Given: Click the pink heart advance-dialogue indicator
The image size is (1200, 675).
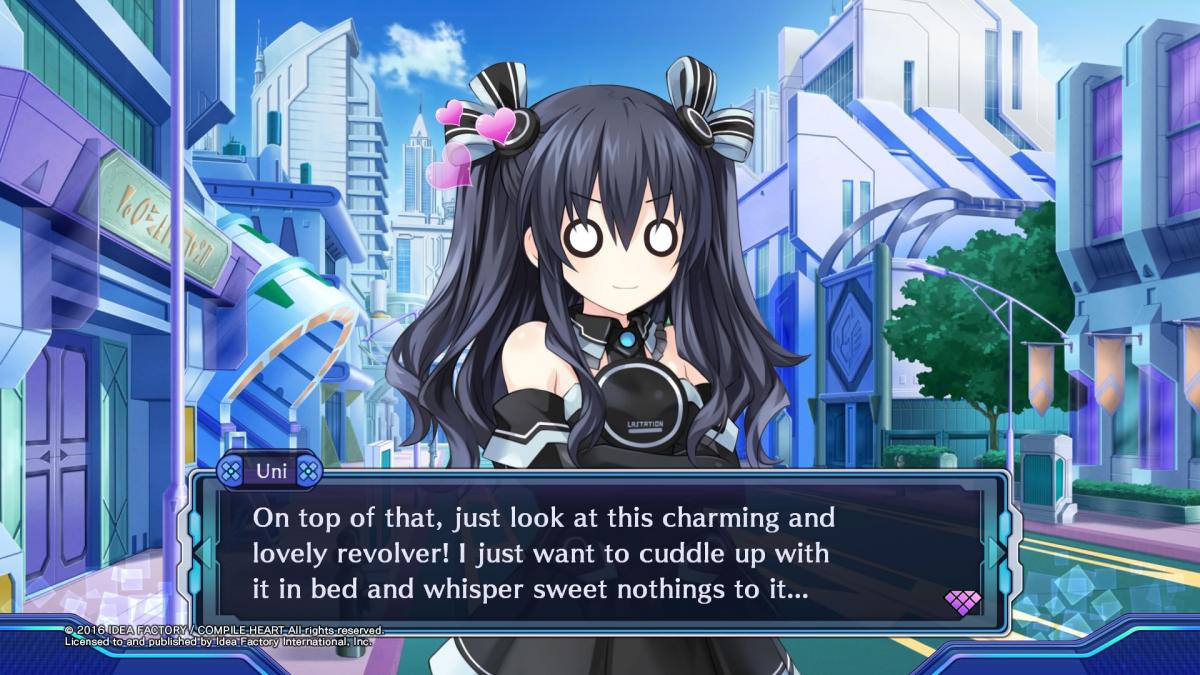Looking at the screenshot, I should point(962,602).
